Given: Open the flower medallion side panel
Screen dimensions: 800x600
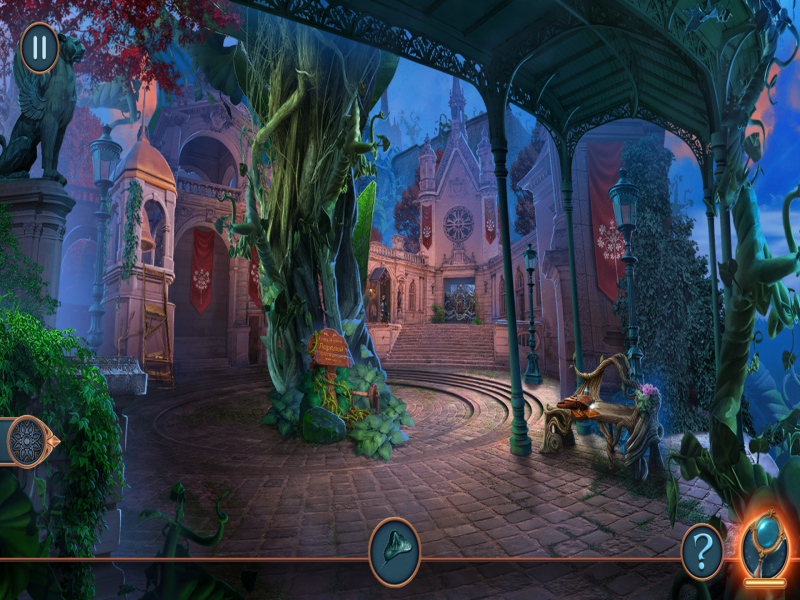Looking at the screenshot, I should 26,440.
